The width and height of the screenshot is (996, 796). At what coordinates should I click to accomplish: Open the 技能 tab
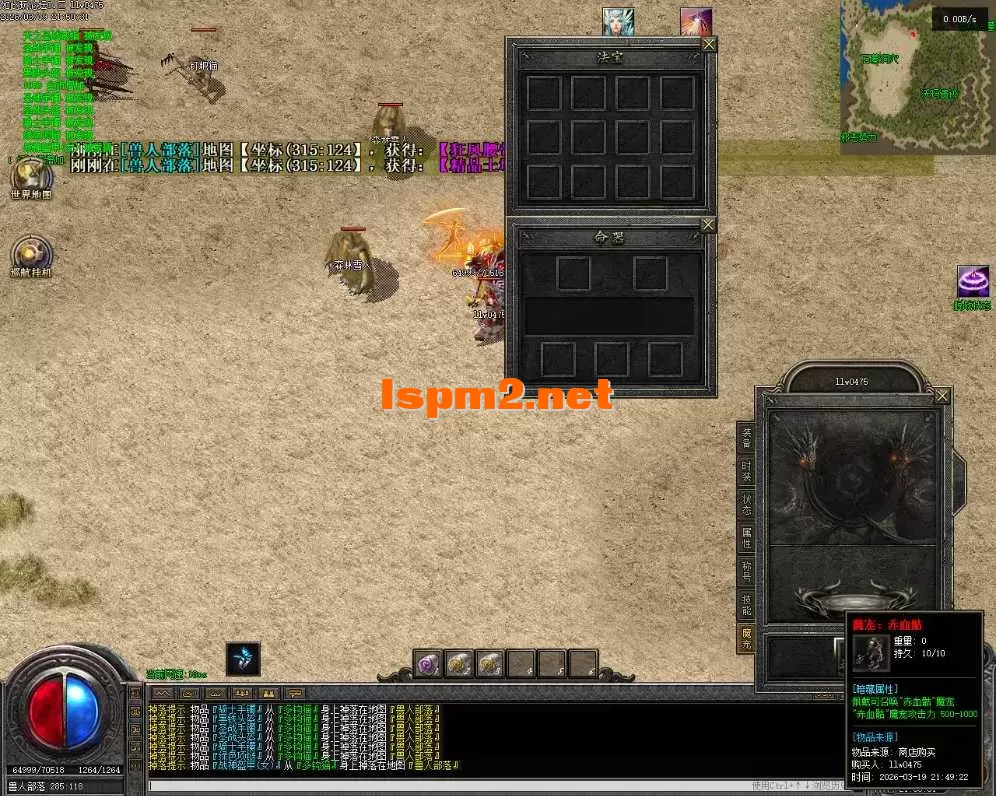tap(746, 604)
